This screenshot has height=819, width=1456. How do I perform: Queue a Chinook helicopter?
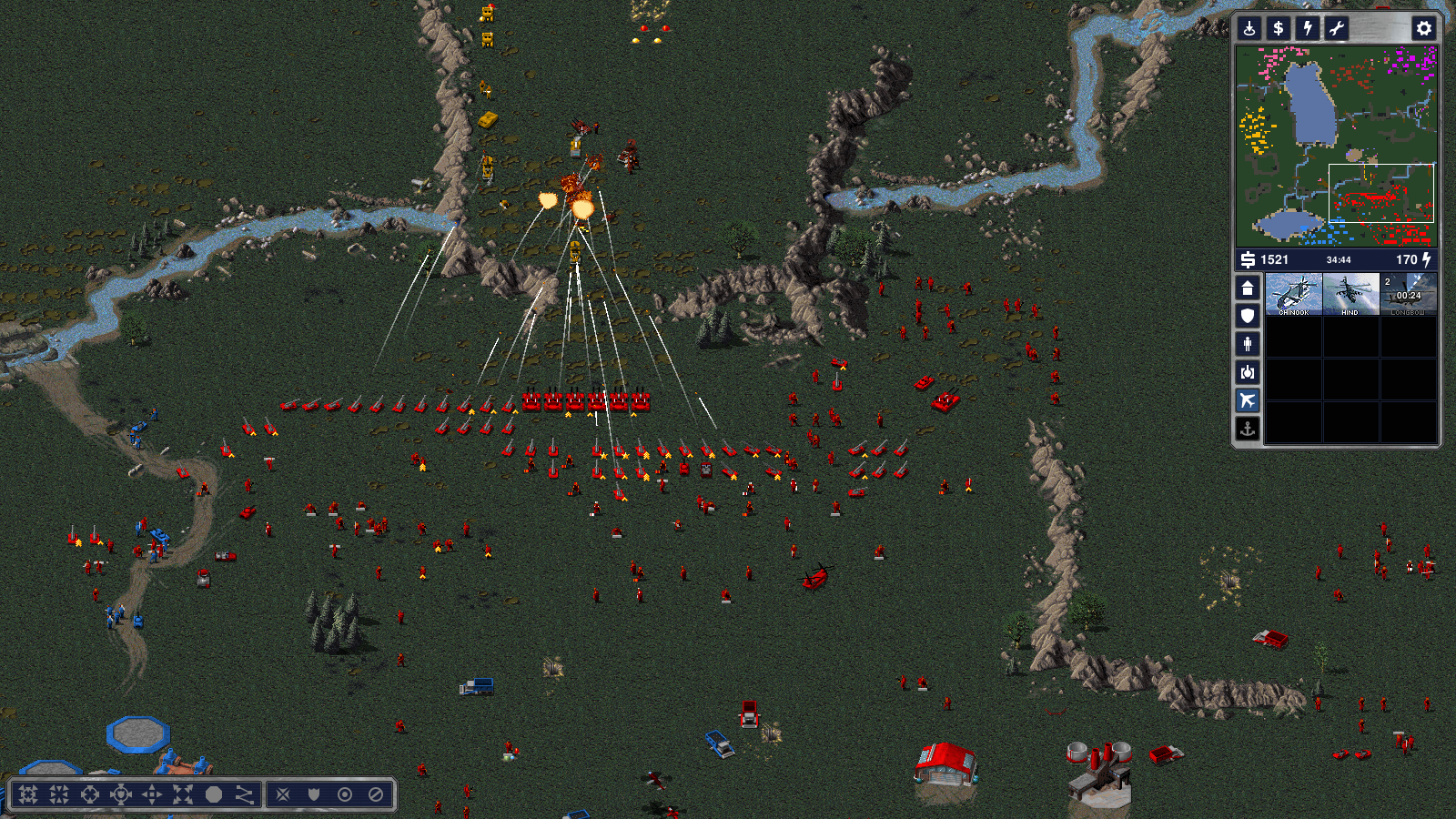click(1294, 294)
